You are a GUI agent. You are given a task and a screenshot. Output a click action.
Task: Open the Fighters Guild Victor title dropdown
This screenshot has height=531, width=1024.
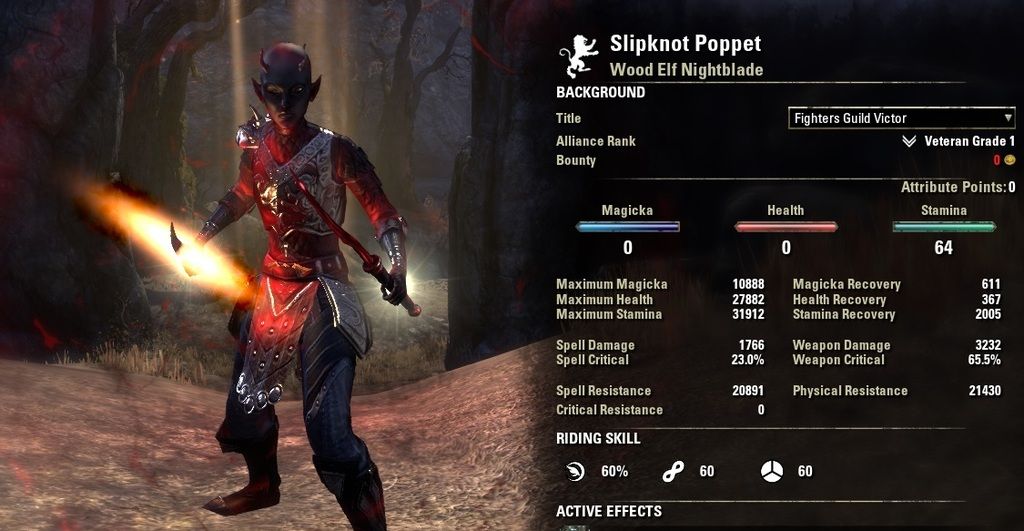click(x=901, y=118)
